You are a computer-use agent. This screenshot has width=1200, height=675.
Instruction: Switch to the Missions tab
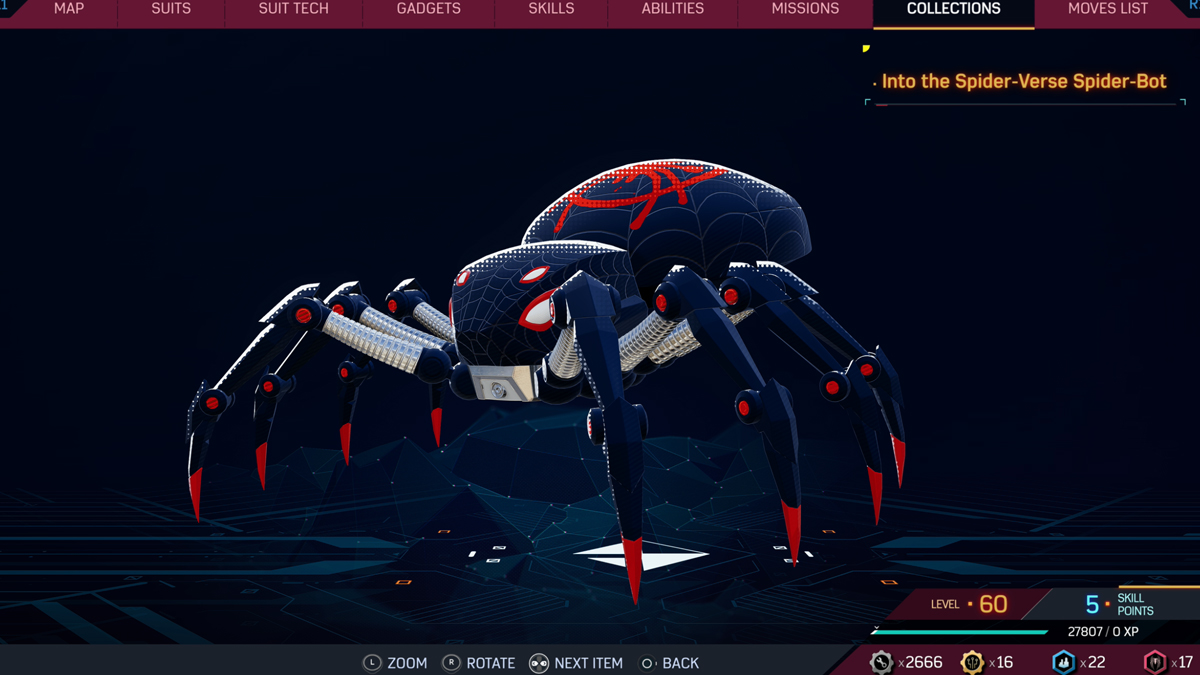805,9
